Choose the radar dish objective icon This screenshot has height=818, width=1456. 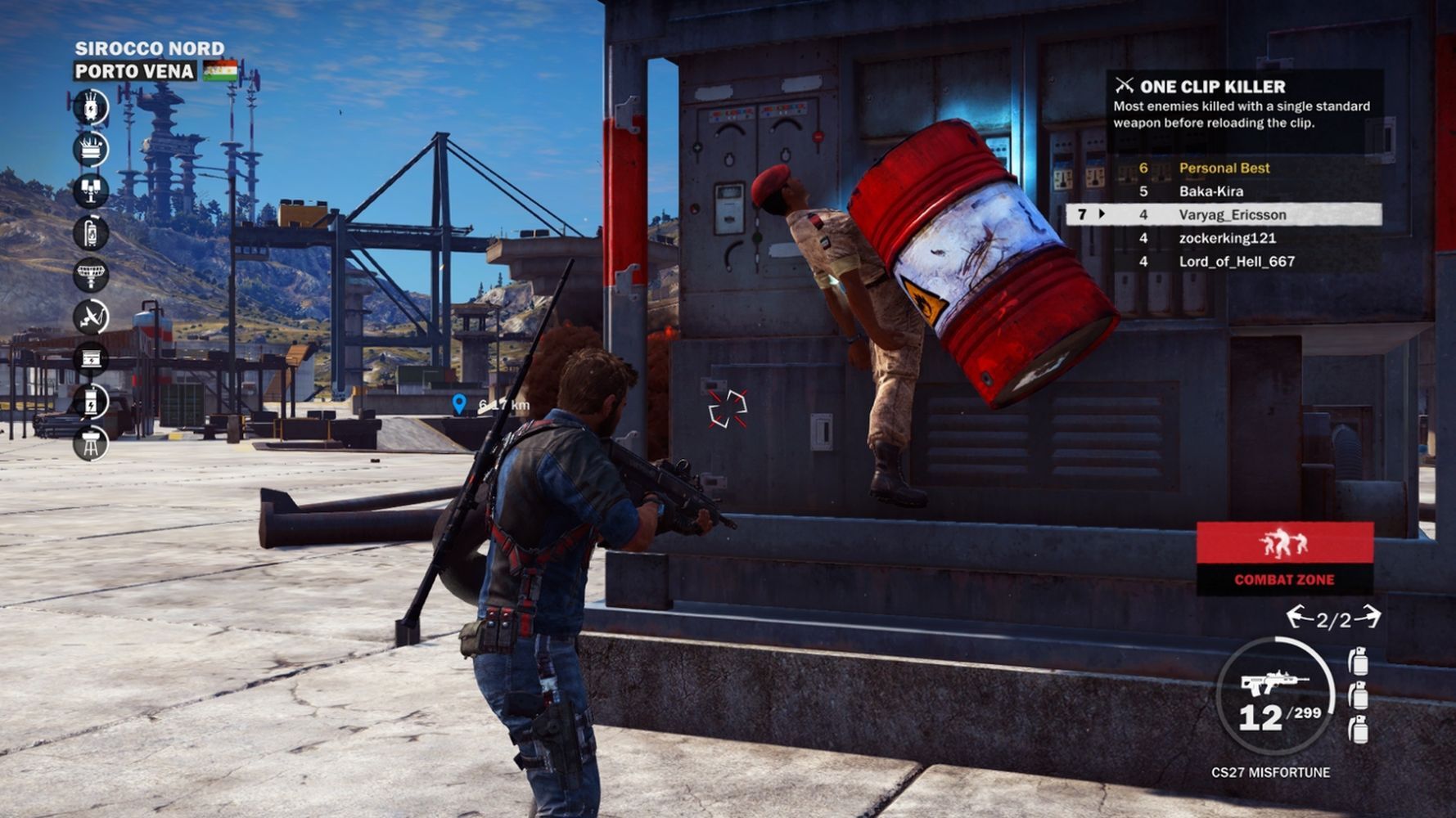click(x=91, y=274)
